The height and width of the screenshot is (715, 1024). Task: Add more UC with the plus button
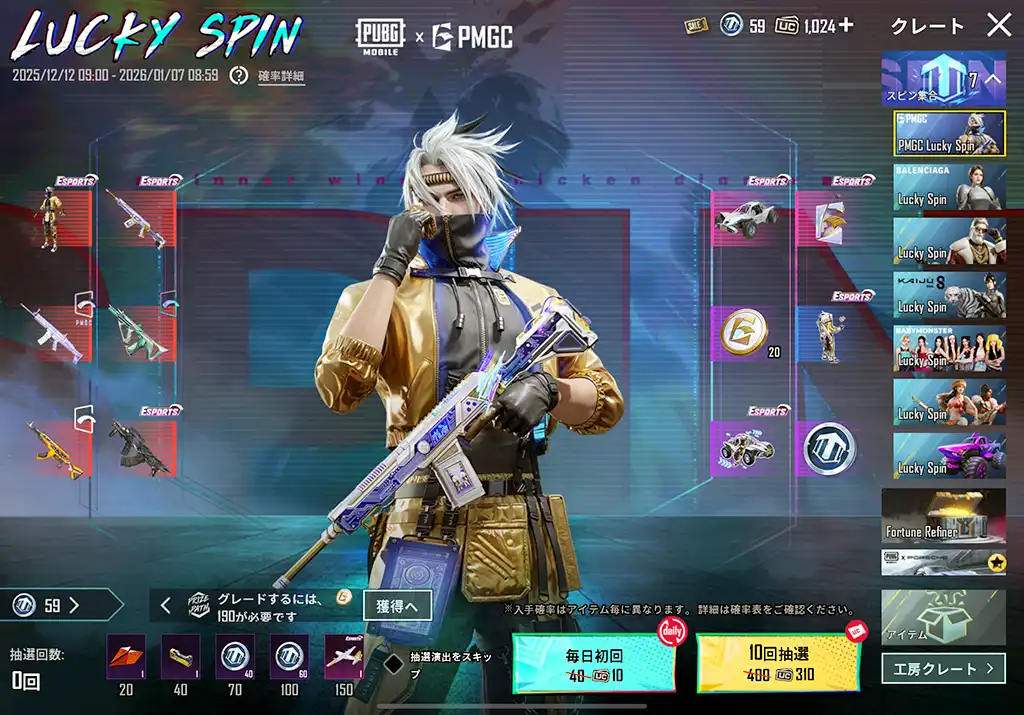pos(846,26)
